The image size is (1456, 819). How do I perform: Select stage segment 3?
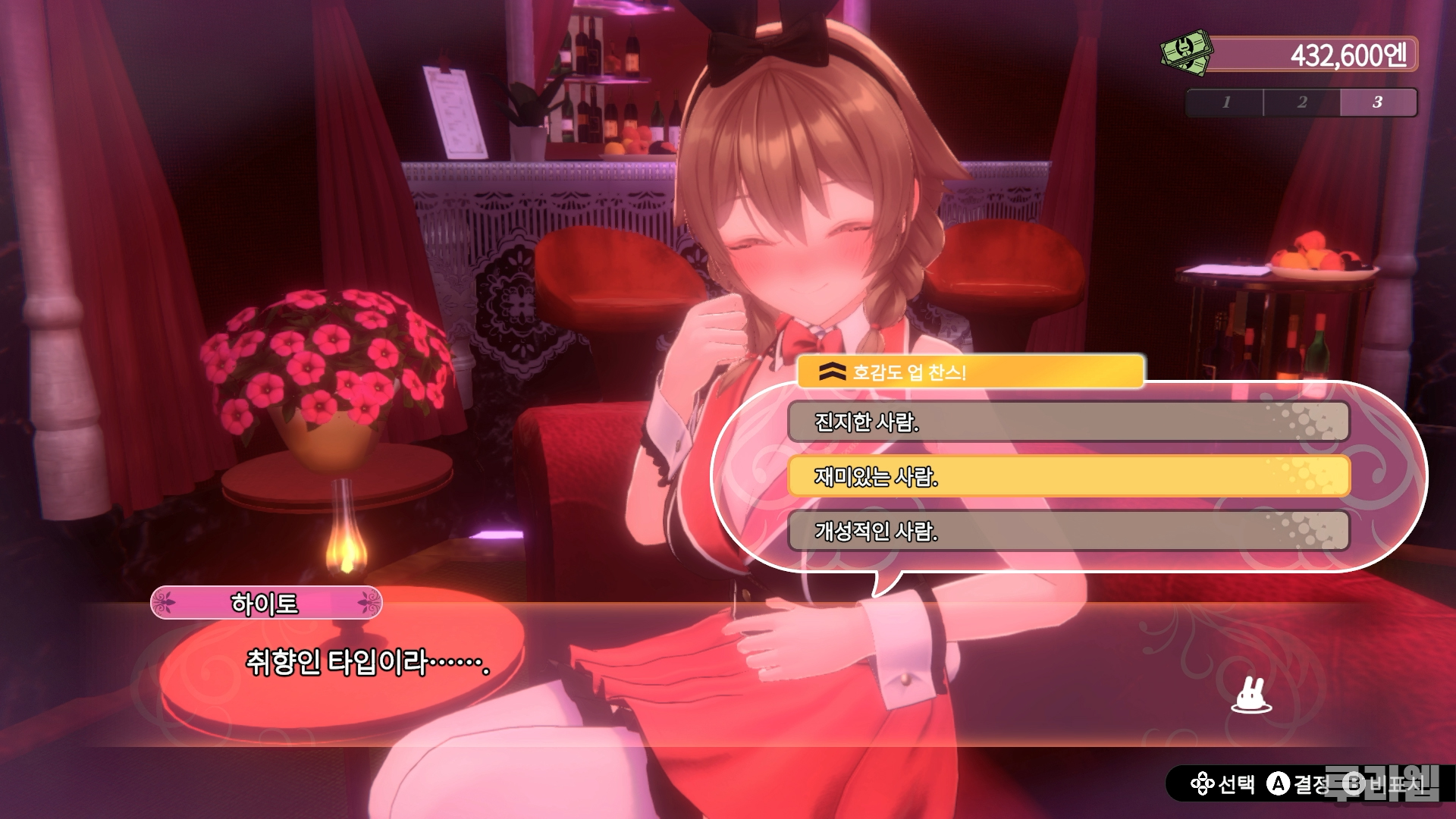pos(1378,102)
